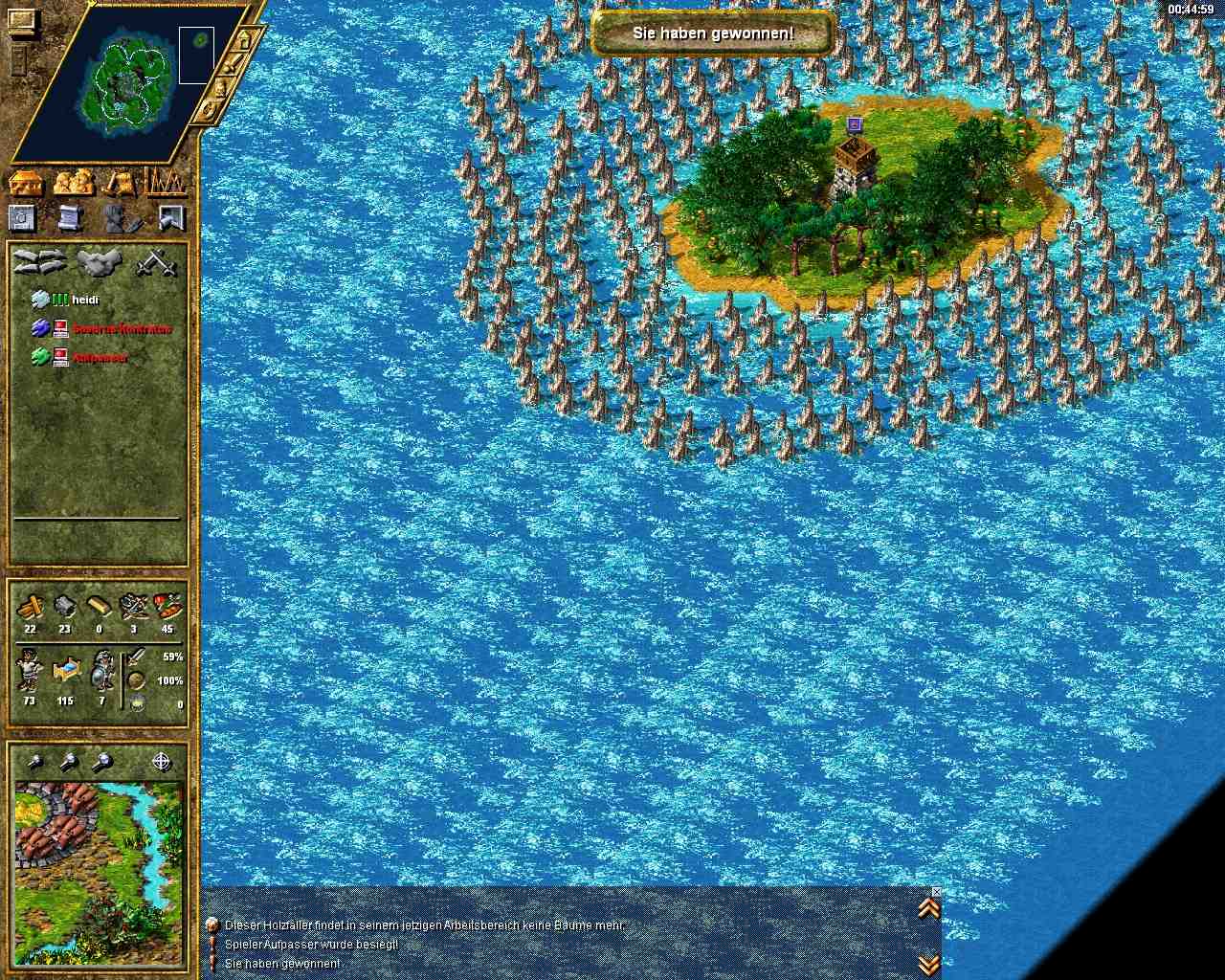Open the goods menu tab
Viewport: 1225px width, 980px height.
120,182
